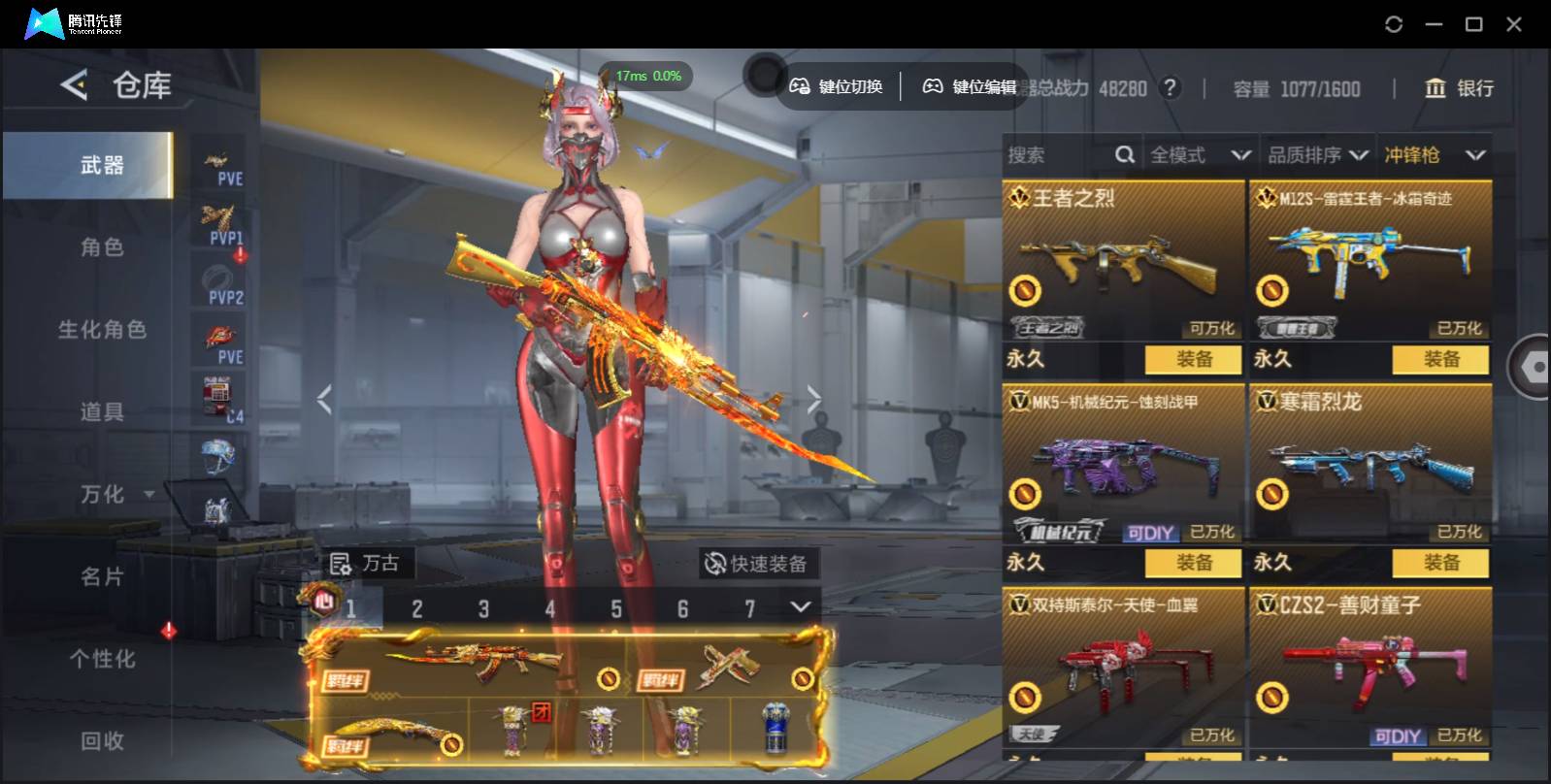The width and height of the screenshot is (1551, 784).
Task: Switch to the 角色 category
Action: (x=101, y=247)
